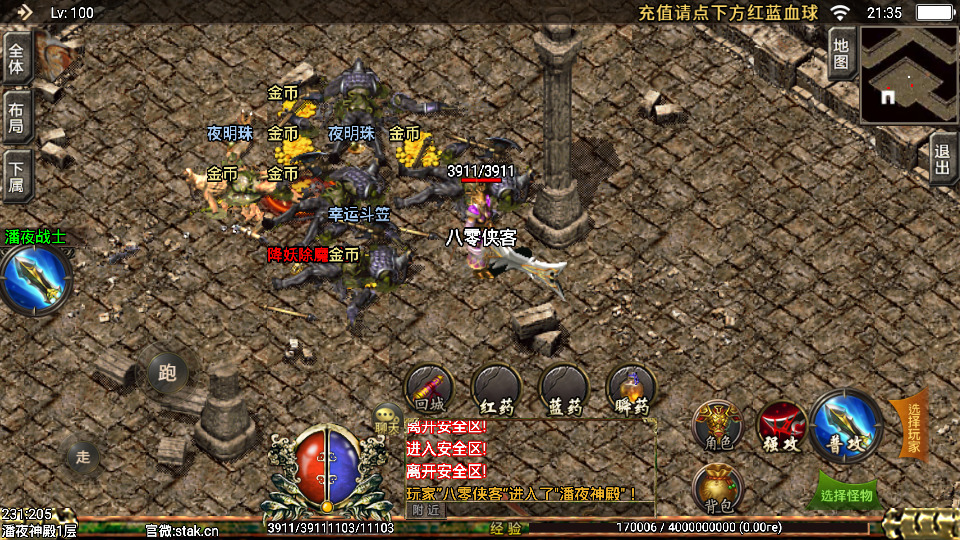Use the 蓝药 mana potion slot
The image size is (960, 540).
(563, 388)
